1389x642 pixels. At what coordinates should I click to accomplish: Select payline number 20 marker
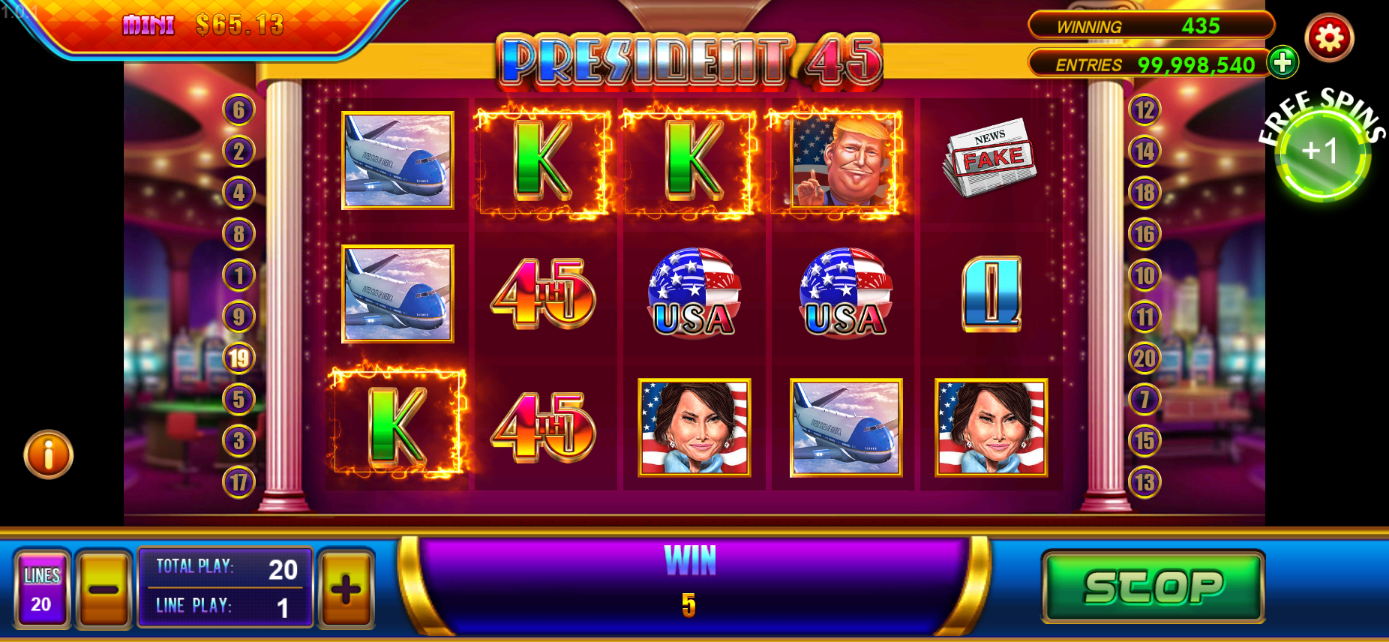1145,358
